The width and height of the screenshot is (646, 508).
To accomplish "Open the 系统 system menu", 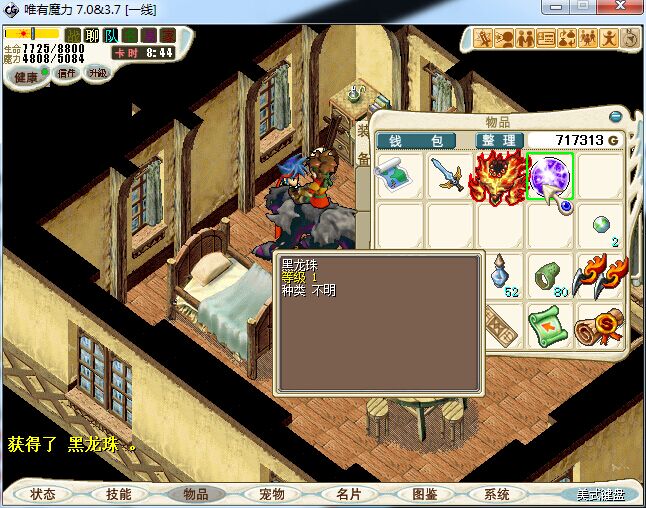I will pyautogui.click(x=497, y=494).
